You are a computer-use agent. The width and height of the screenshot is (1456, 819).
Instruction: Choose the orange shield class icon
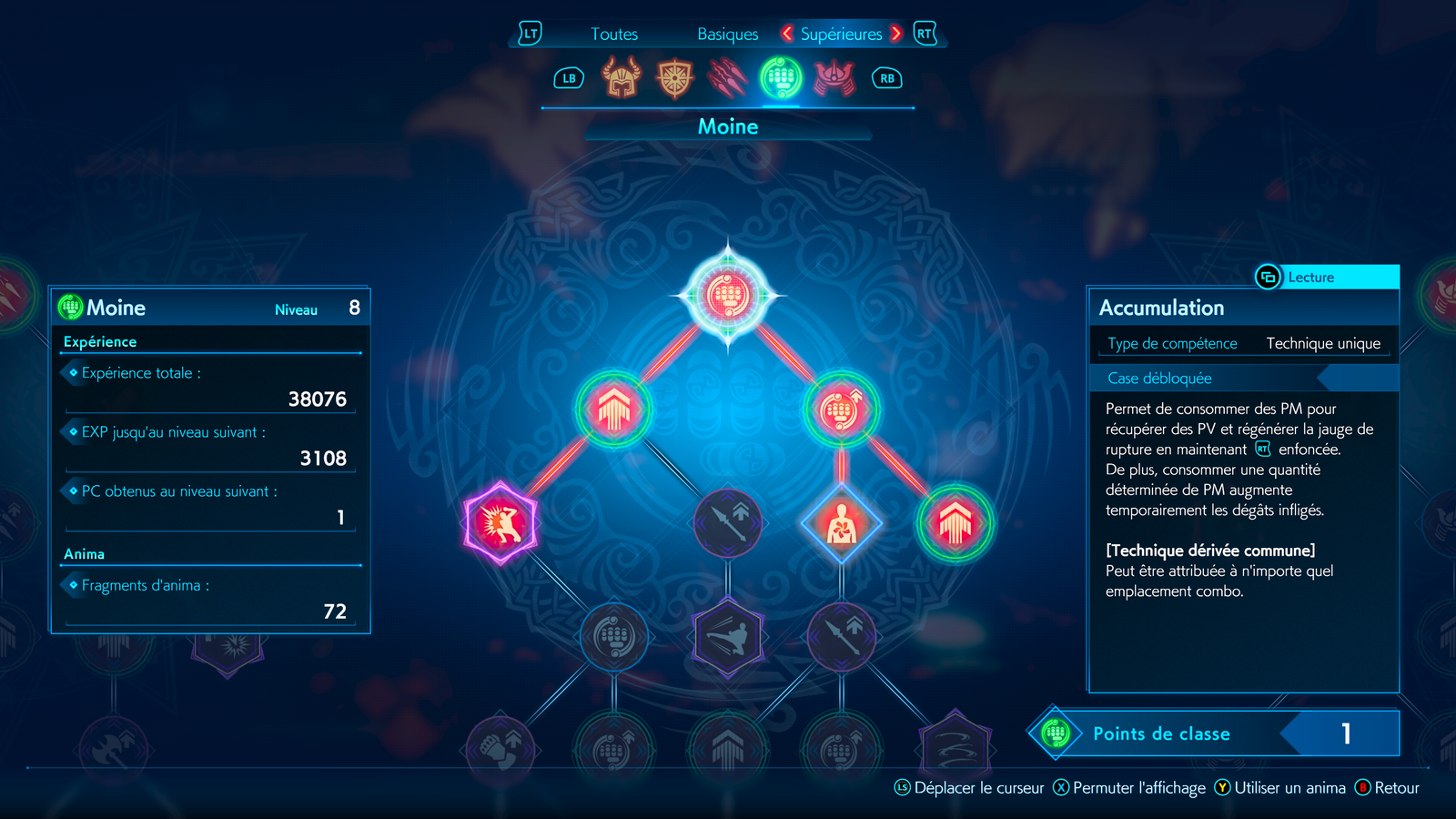[674, 78]
